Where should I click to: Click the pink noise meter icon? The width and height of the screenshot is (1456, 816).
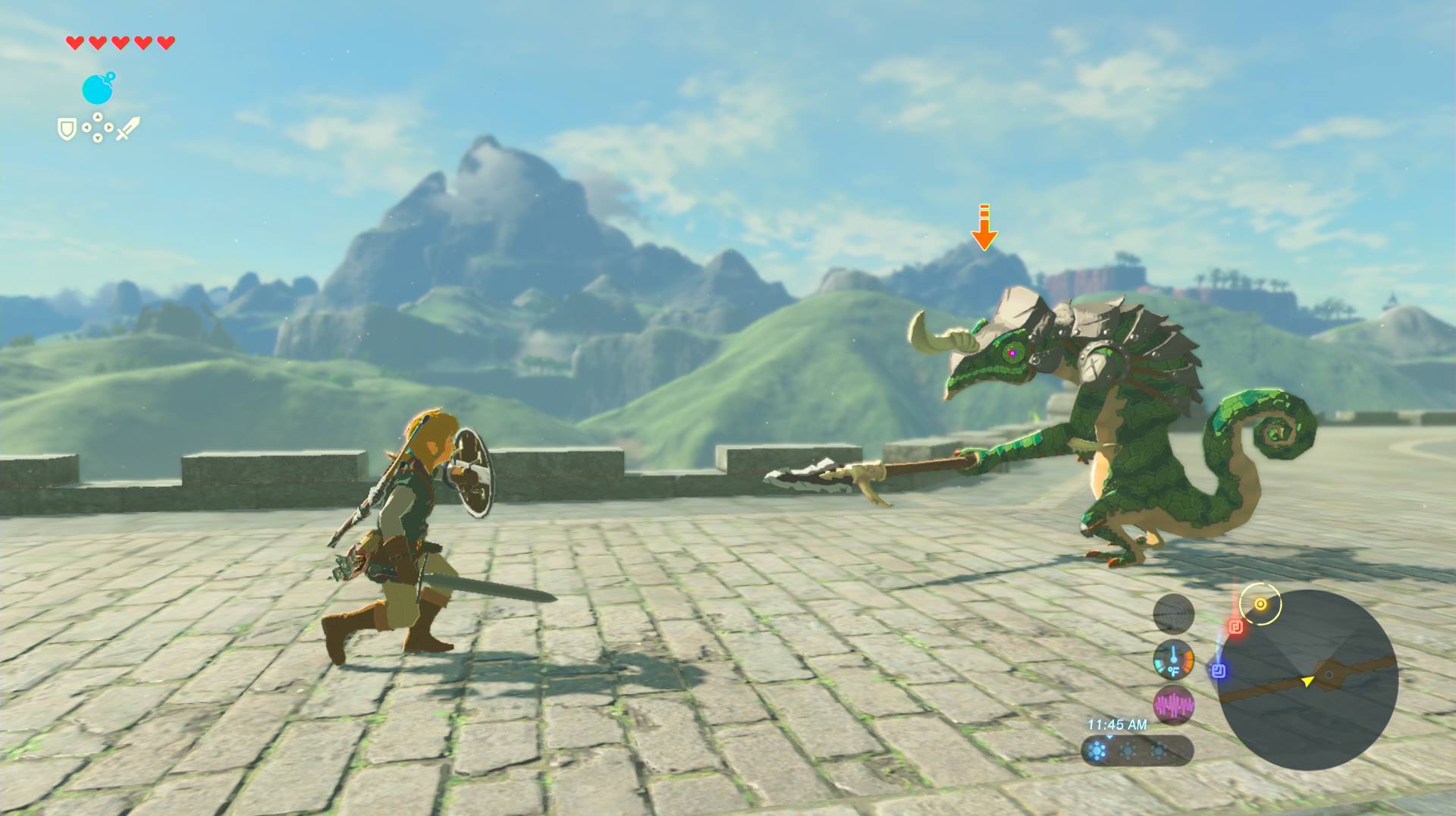[x=1175, y=705]
